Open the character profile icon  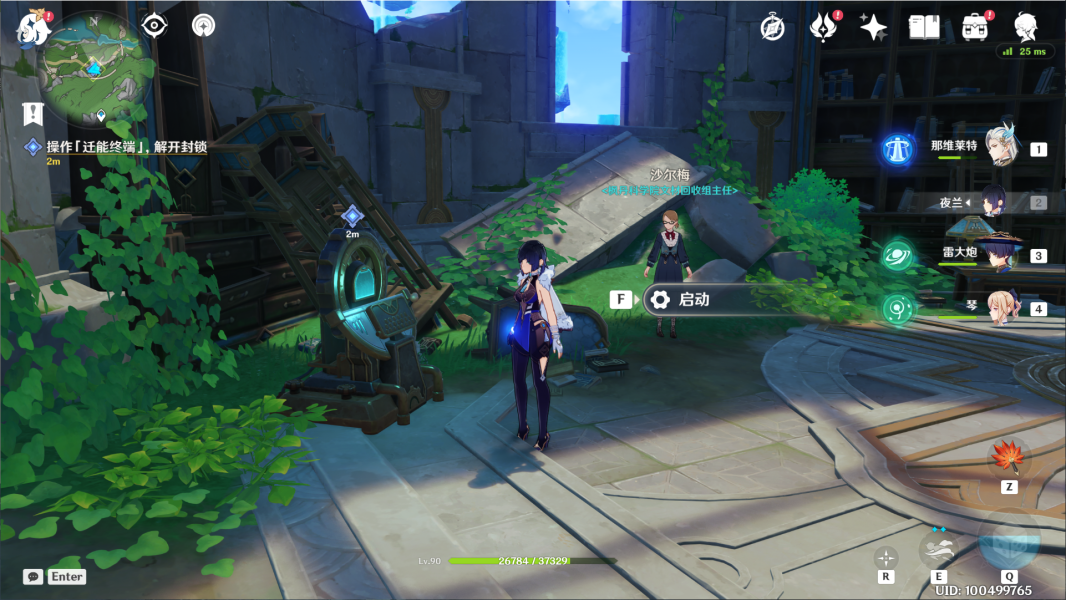(1026, 27)
